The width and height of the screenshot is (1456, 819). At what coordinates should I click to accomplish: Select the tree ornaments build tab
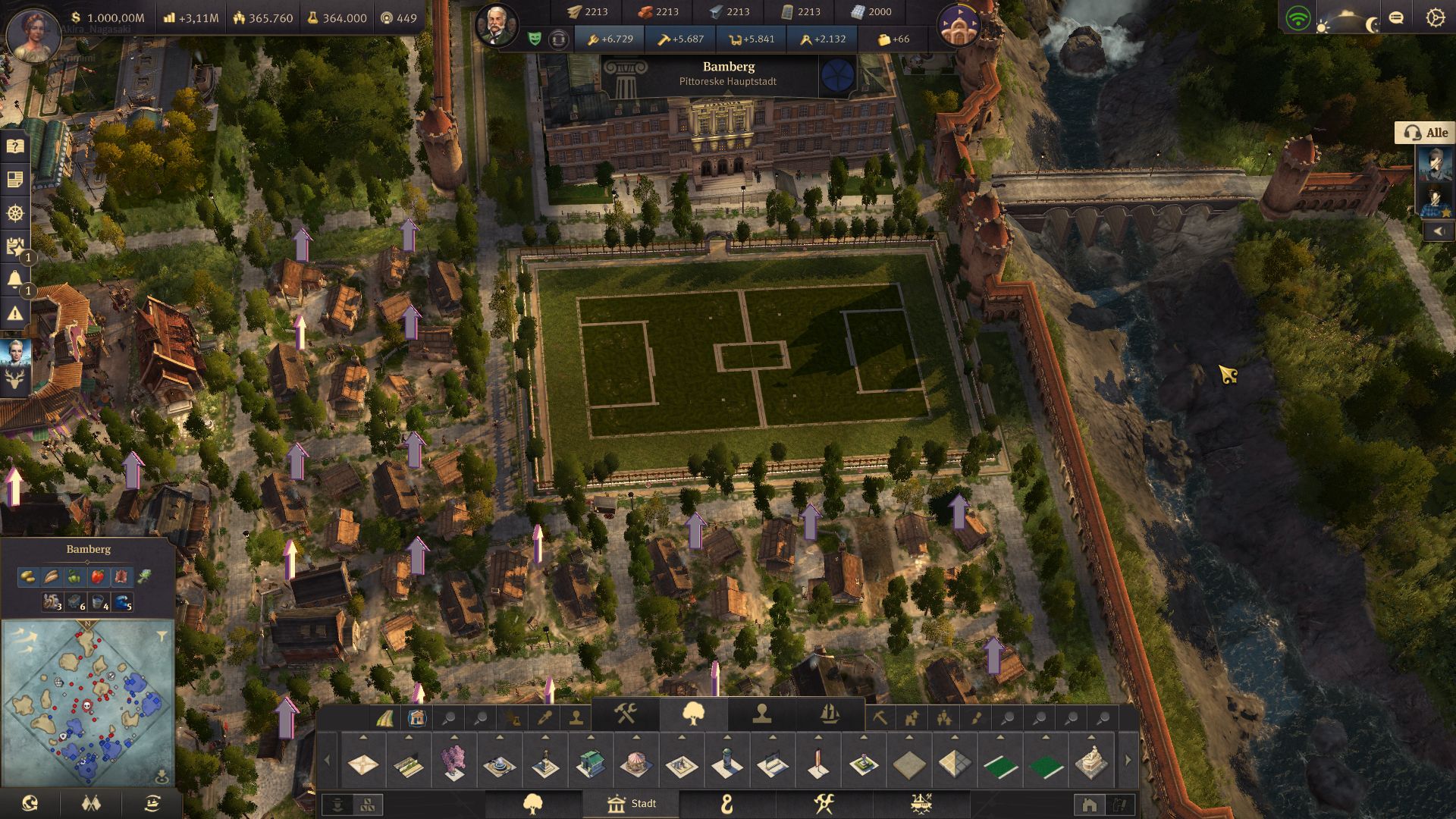693,714
